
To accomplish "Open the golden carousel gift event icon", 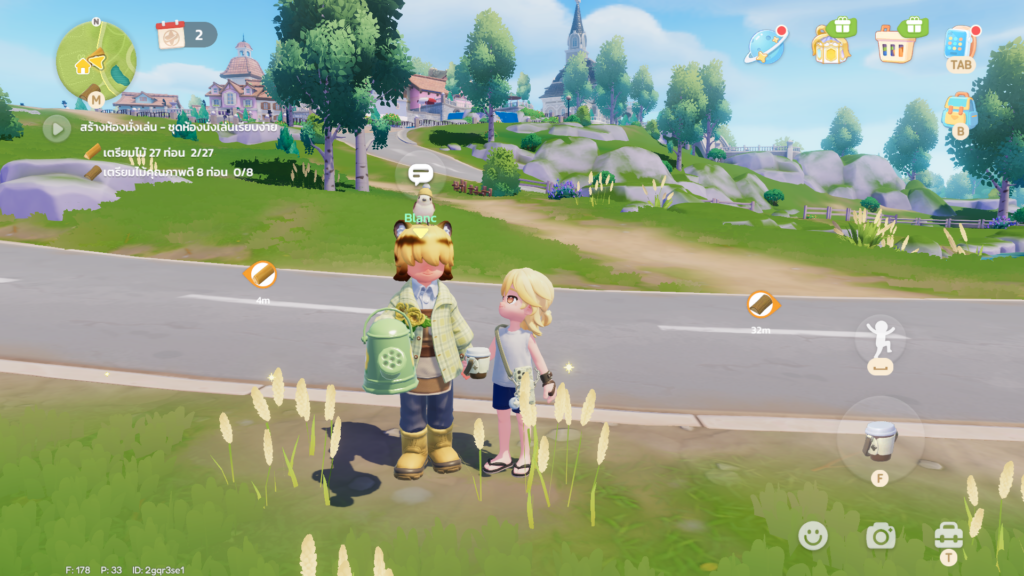I will pyautogui.click(x=831, y=43).
